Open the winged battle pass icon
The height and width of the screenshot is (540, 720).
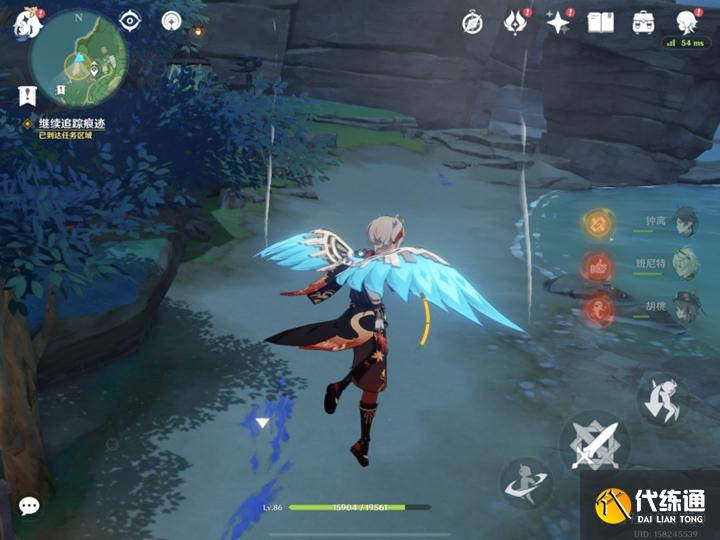(x=515, y=22)
